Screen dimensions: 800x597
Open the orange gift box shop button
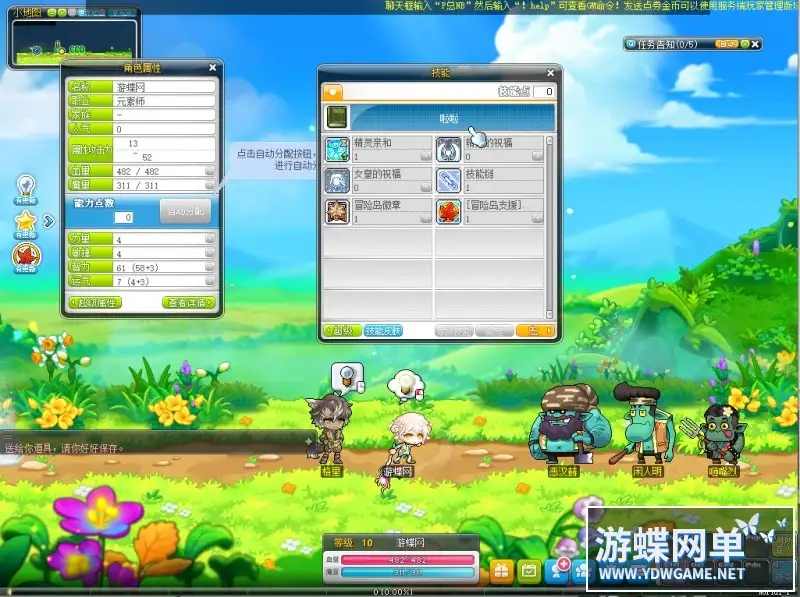click(502, 569)
